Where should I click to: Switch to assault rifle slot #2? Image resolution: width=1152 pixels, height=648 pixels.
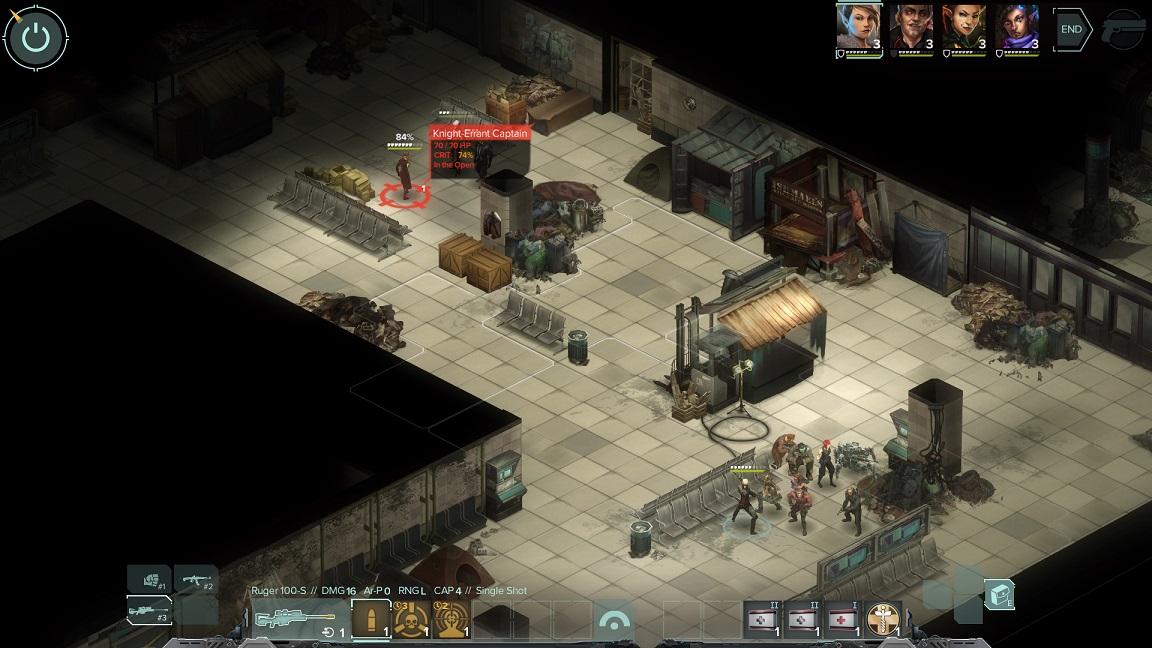pyautogui.click(x=196, y=579)
